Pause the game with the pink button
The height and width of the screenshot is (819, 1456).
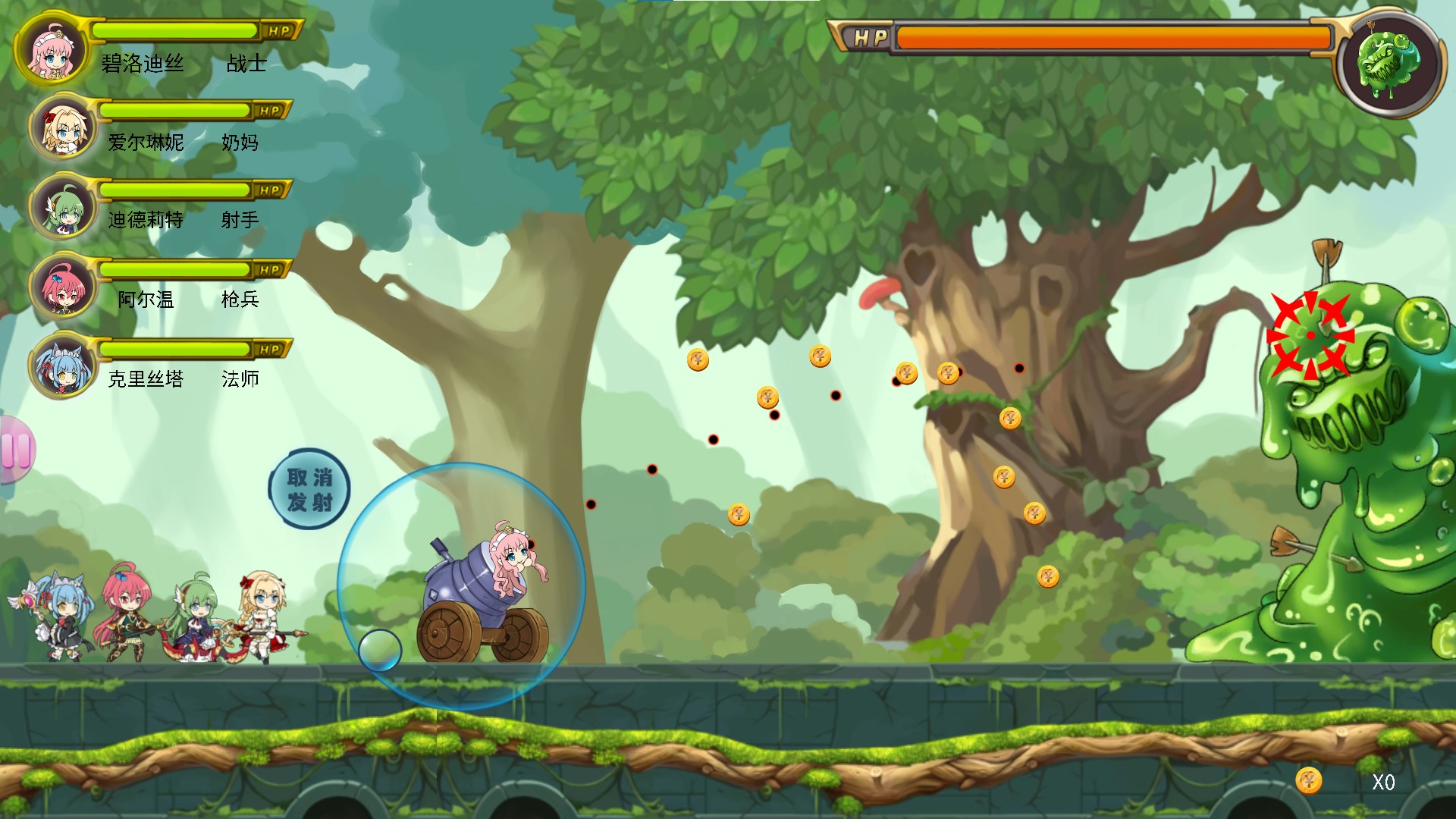coord(15,450)
